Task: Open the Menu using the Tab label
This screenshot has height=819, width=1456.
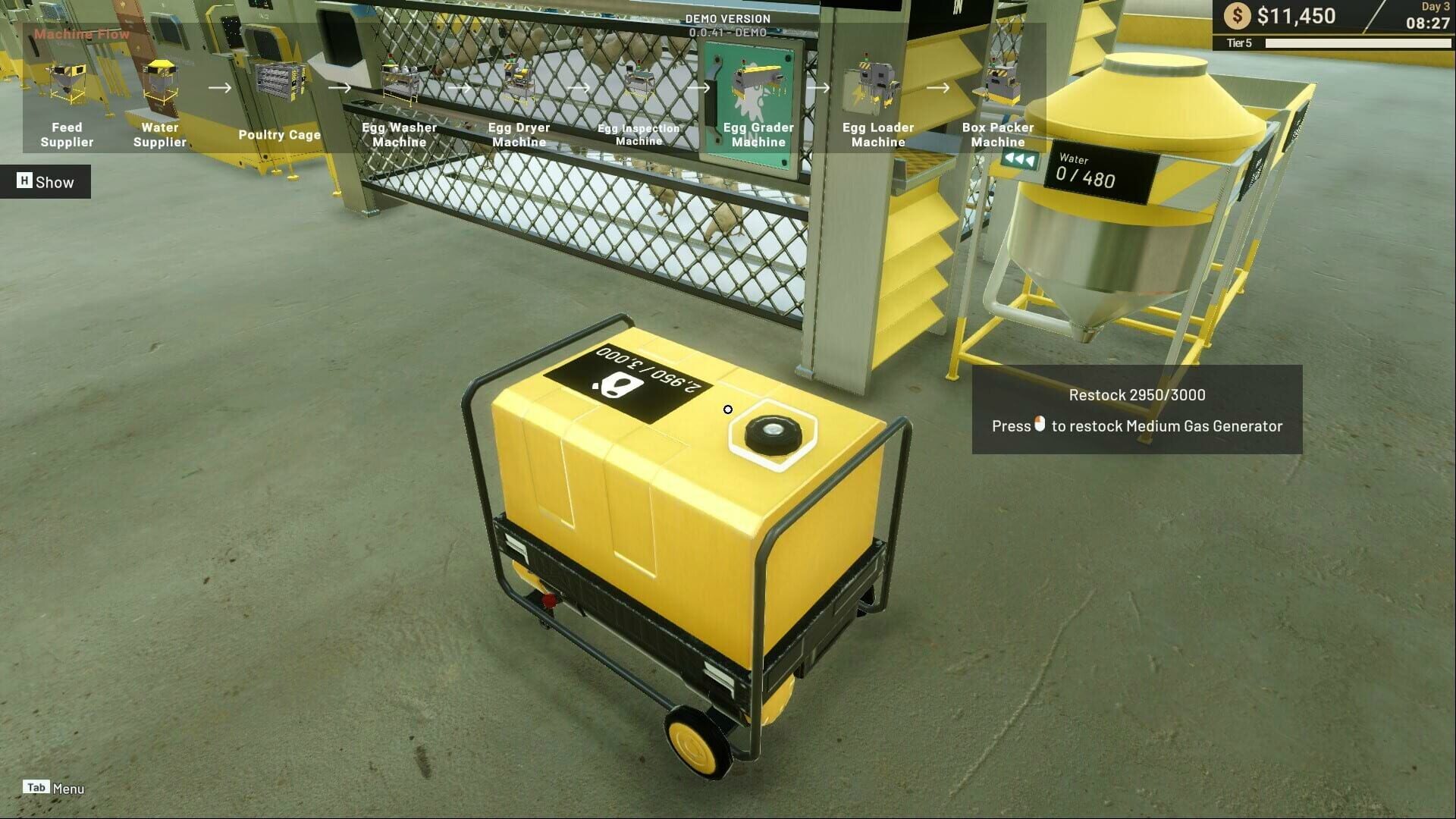Action: 36,787
